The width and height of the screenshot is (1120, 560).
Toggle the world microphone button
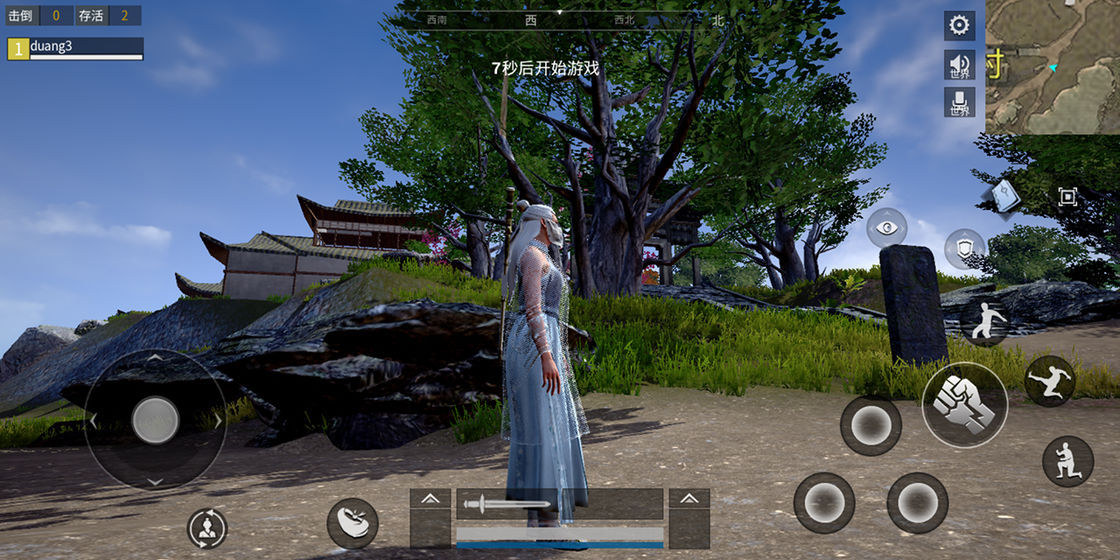(959, 102)
